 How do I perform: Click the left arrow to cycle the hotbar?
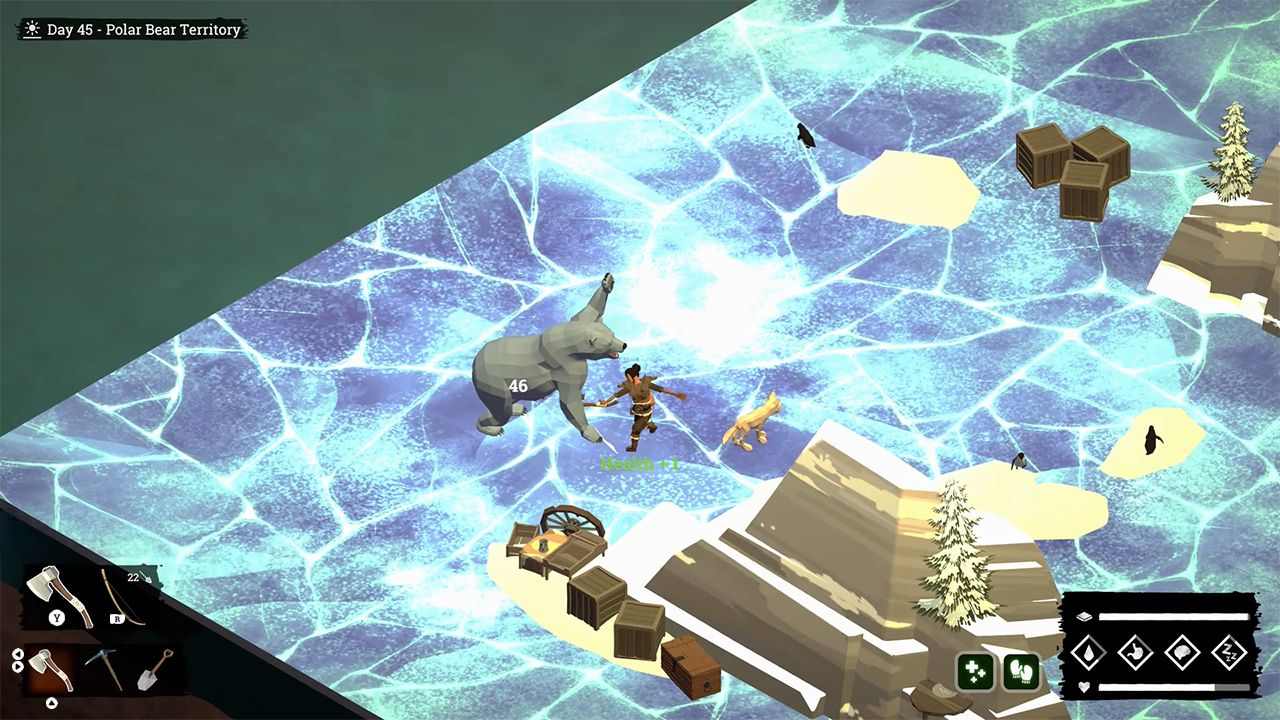pos(19,654)
